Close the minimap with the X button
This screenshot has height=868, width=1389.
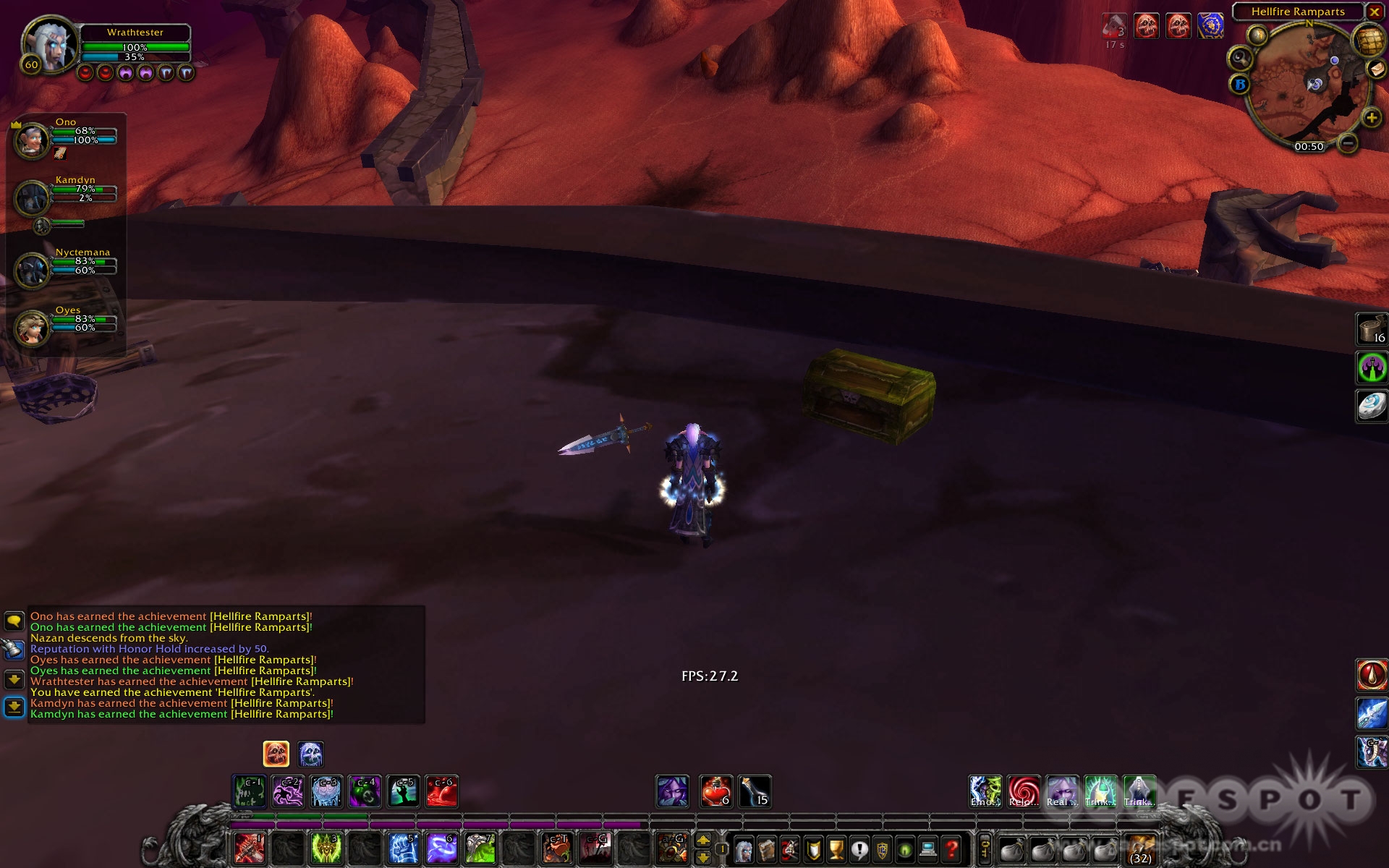coord(1374,12)
